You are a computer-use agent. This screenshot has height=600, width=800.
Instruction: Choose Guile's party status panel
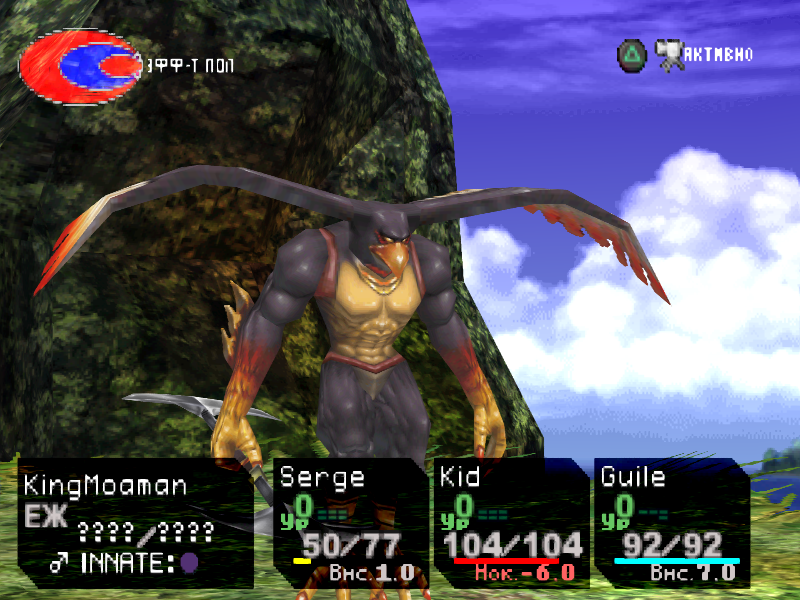pos(670,523)
